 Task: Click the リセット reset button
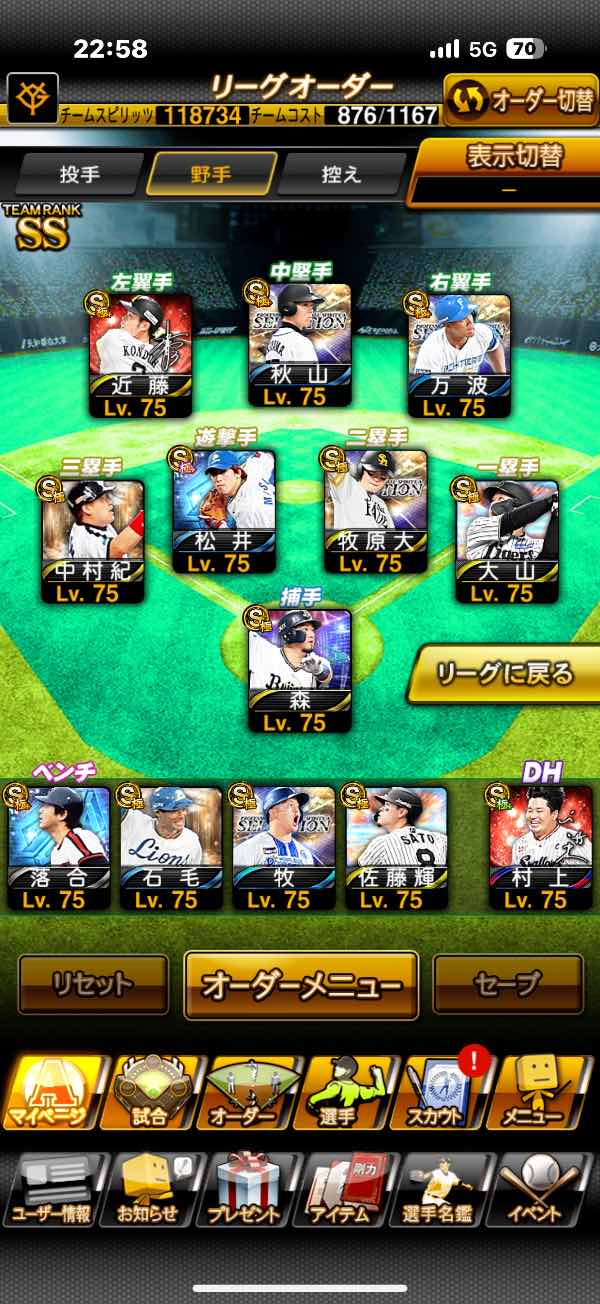point(93,984)
